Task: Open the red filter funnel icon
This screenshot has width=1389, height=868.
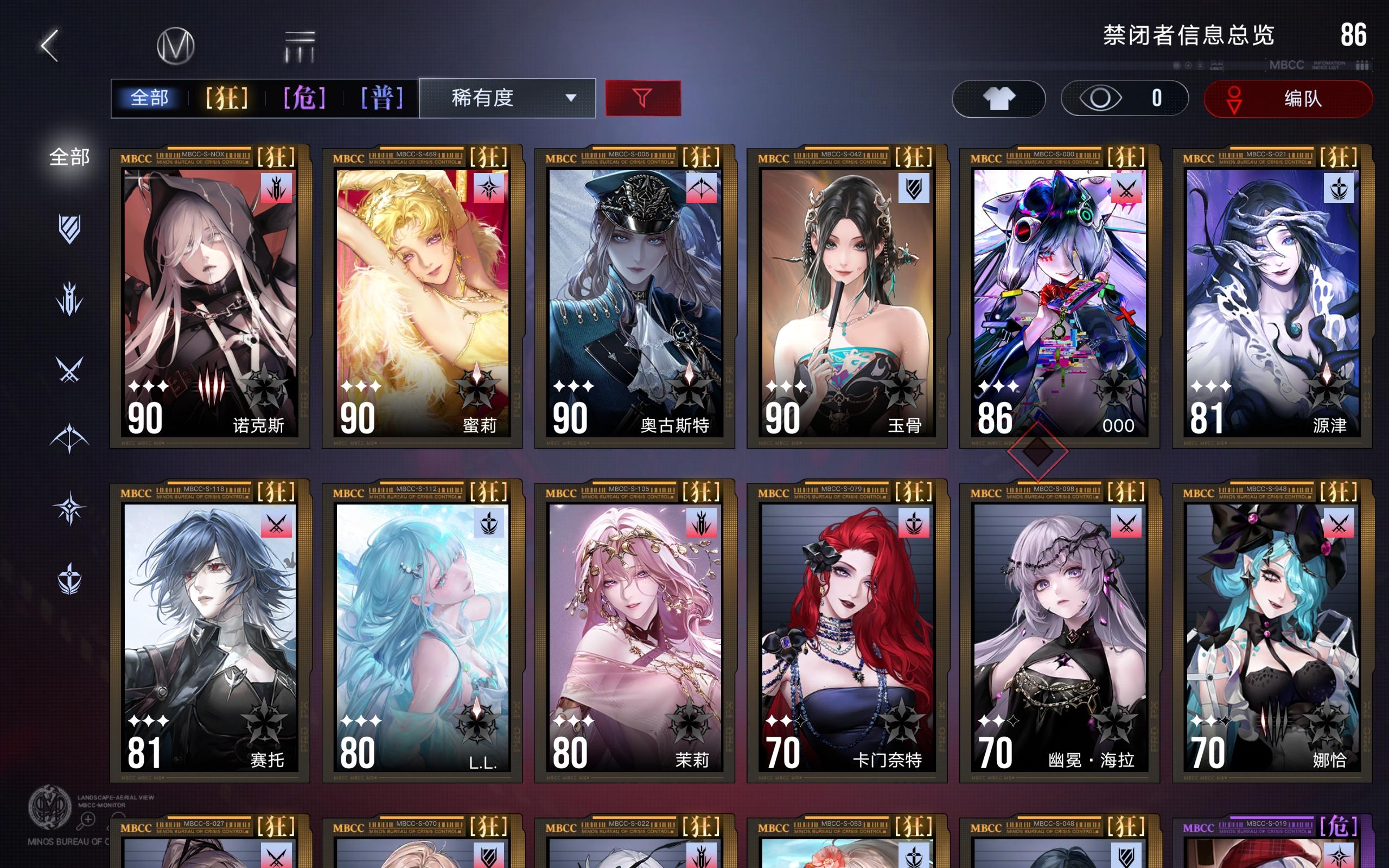Action: [643, 99]
